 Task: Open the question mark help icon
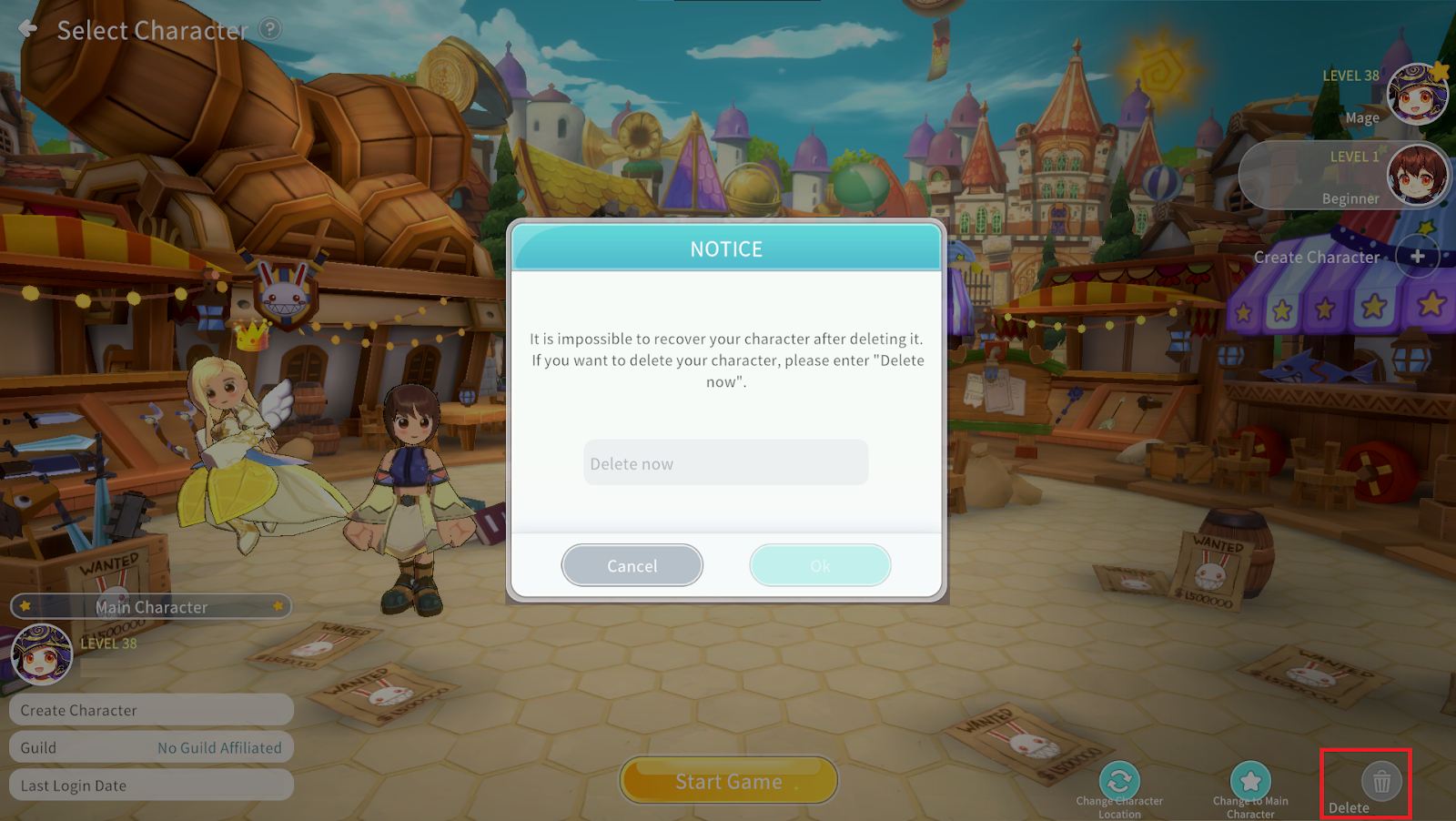point(270,29)
